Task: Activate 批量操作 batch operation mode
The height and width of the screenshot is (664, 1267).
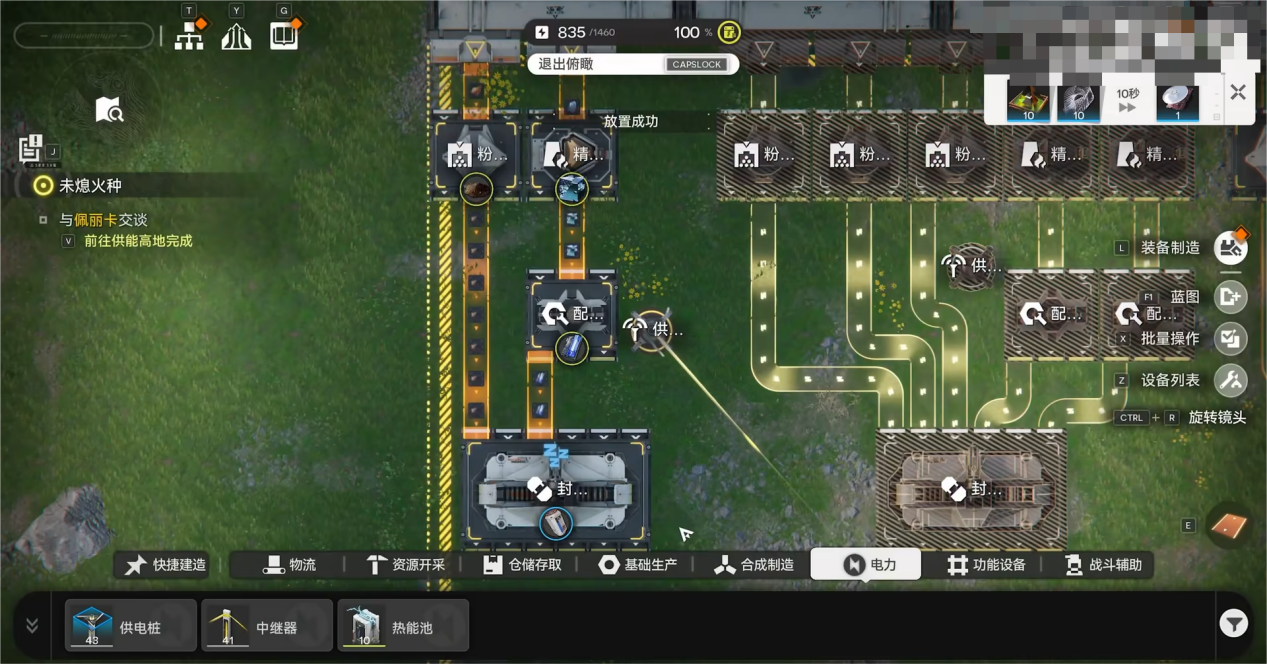Action: pyautogui.click(x=1231, y=338)
